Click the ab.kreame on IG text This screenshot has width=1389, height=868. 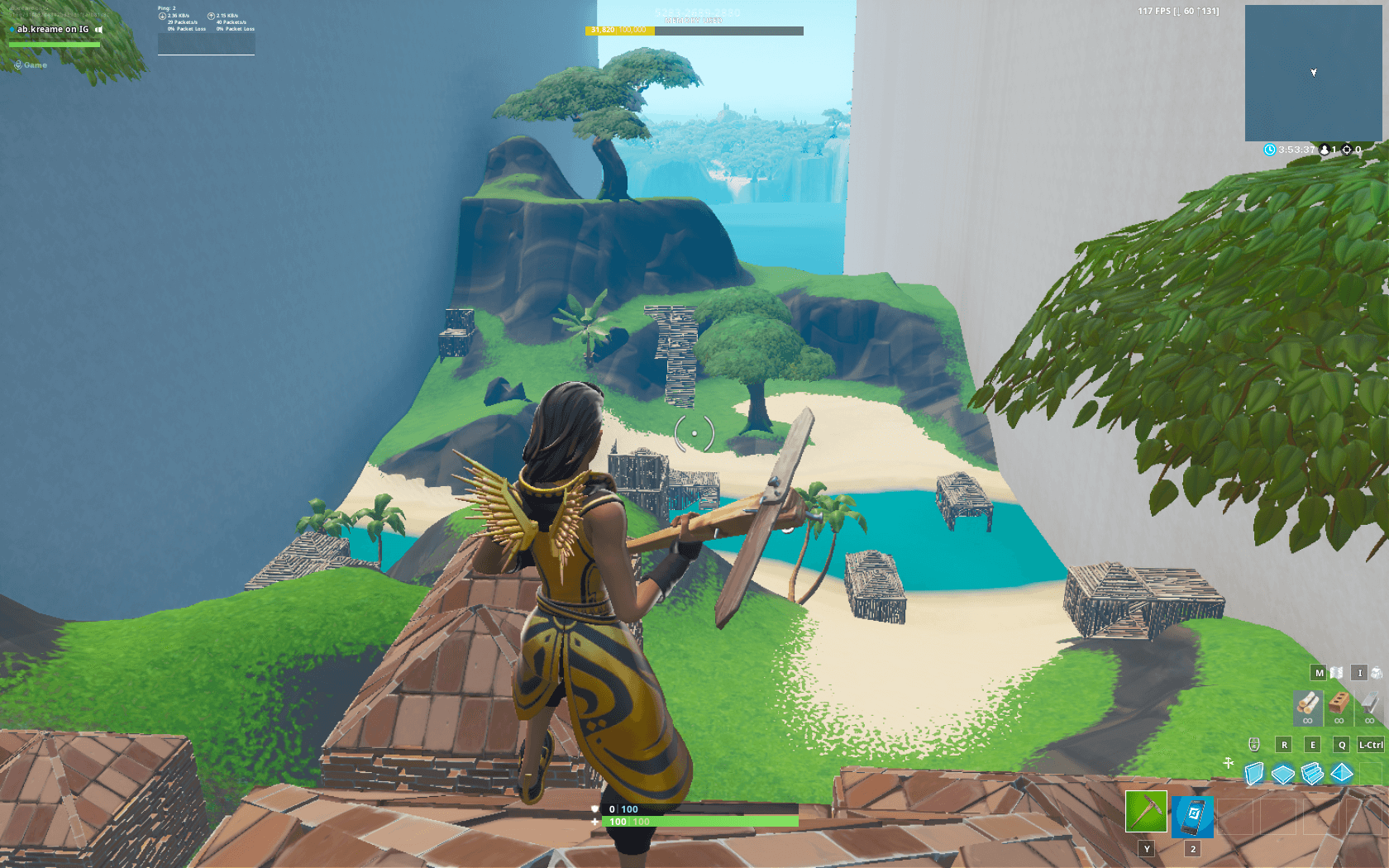tap(51, 27)
